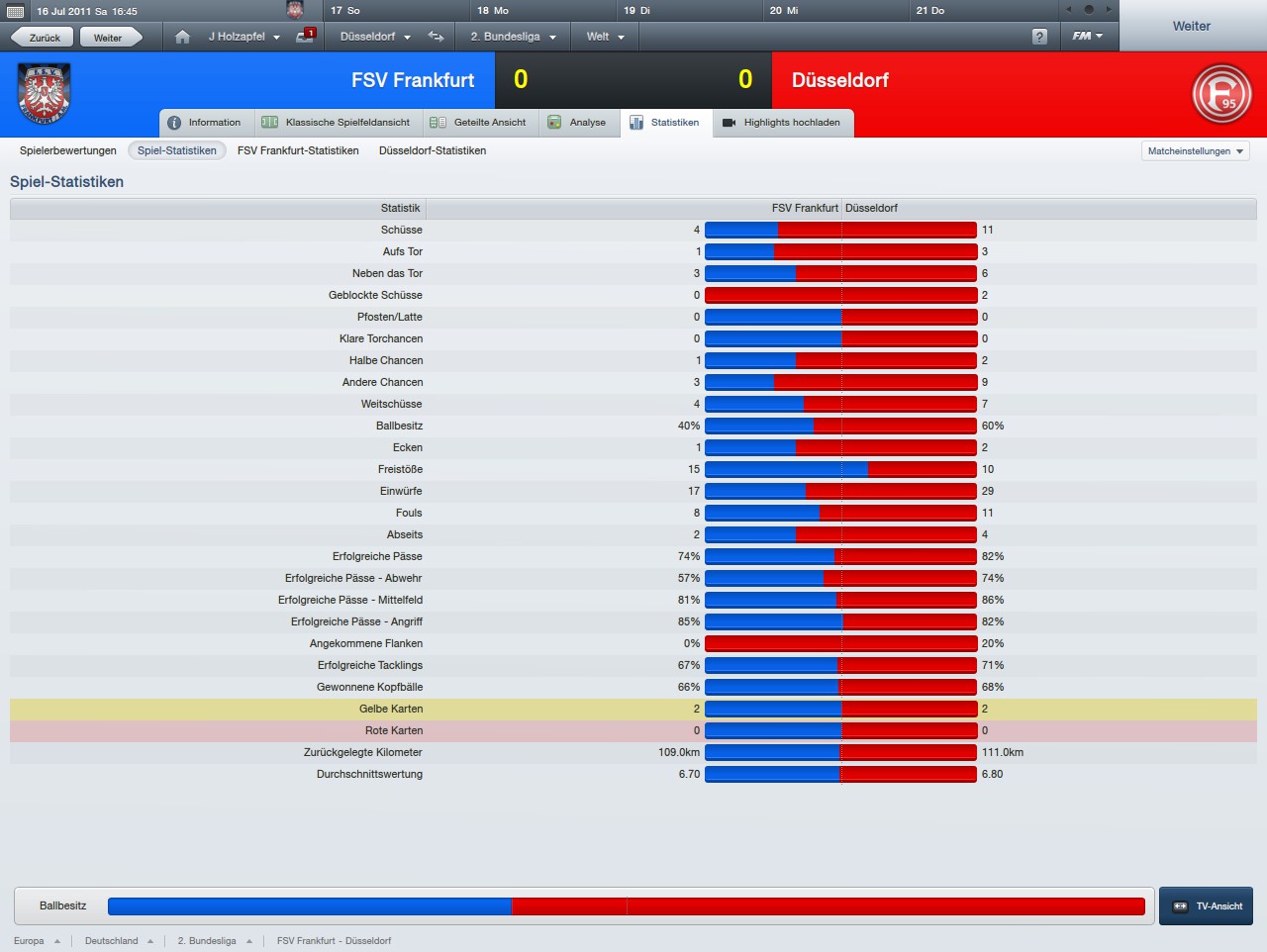This screenshot has height=952, width=1267.
Task: Continue with the large Weiter button
Action: click(1192, 27)
